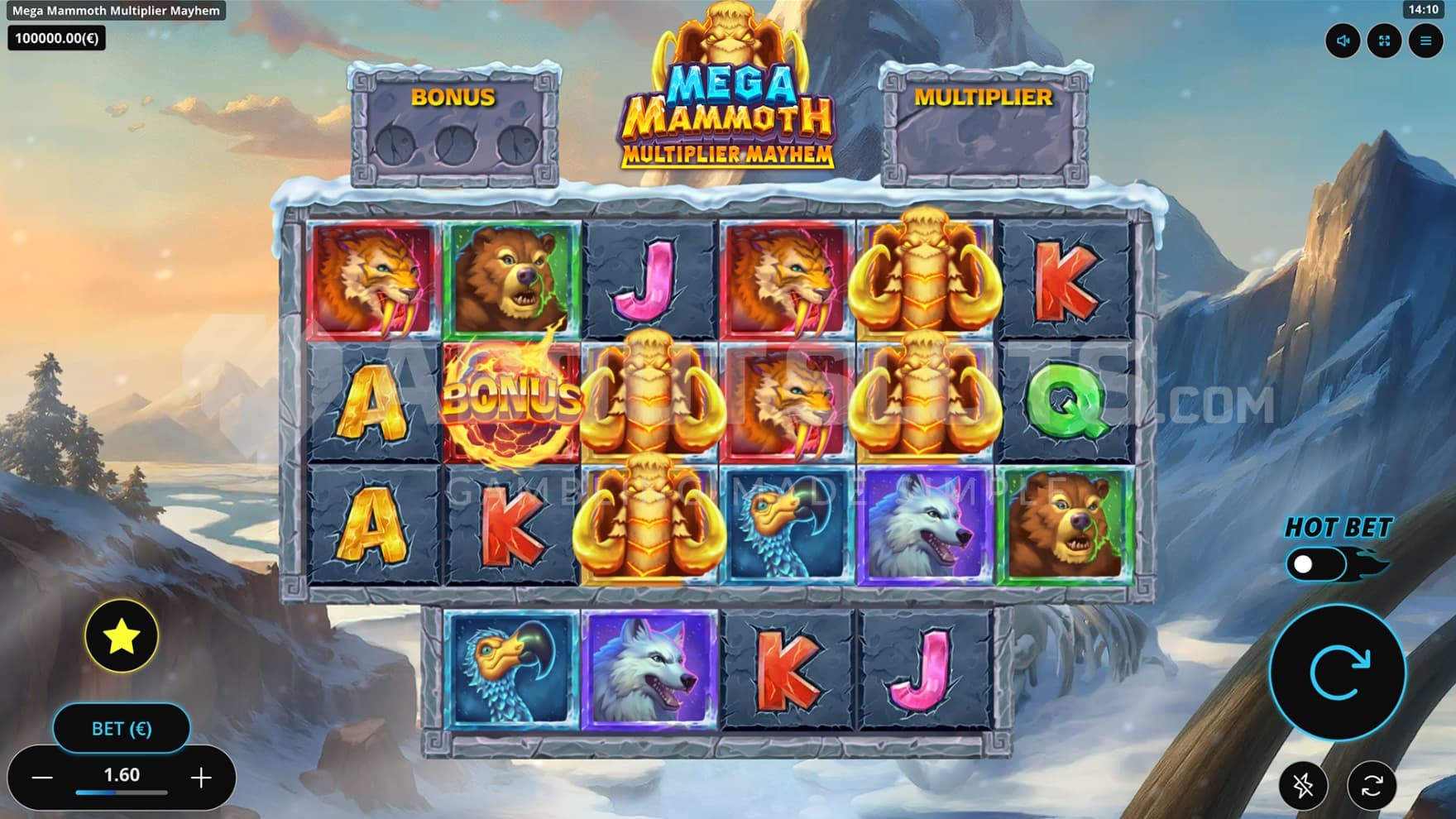Viewport: 1456px width, 819px height.
Task: Toggle the lightning bolt turbo spin
Action: tap(1303, 785)
